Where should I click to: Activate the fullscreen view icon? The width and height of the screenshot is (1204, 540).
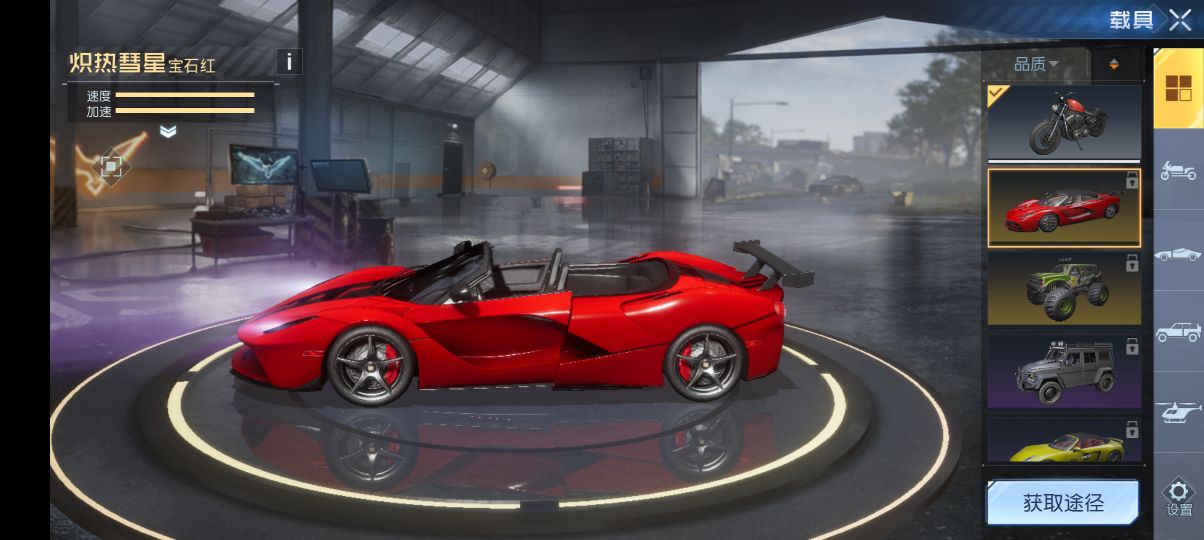112,165
